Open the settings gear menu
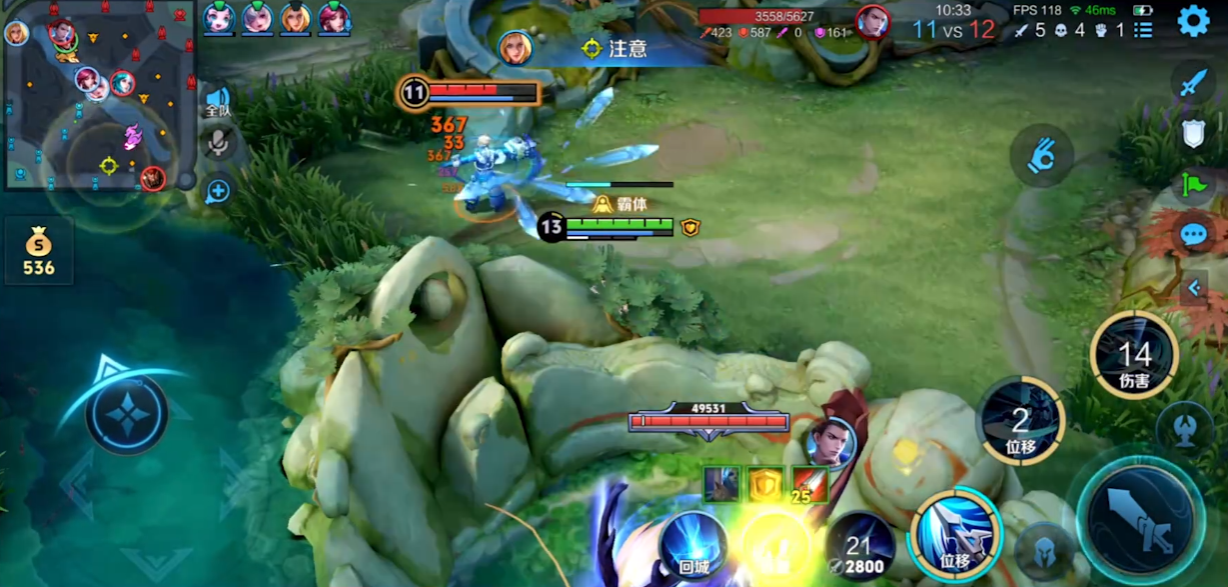 tap(1193, 21)
